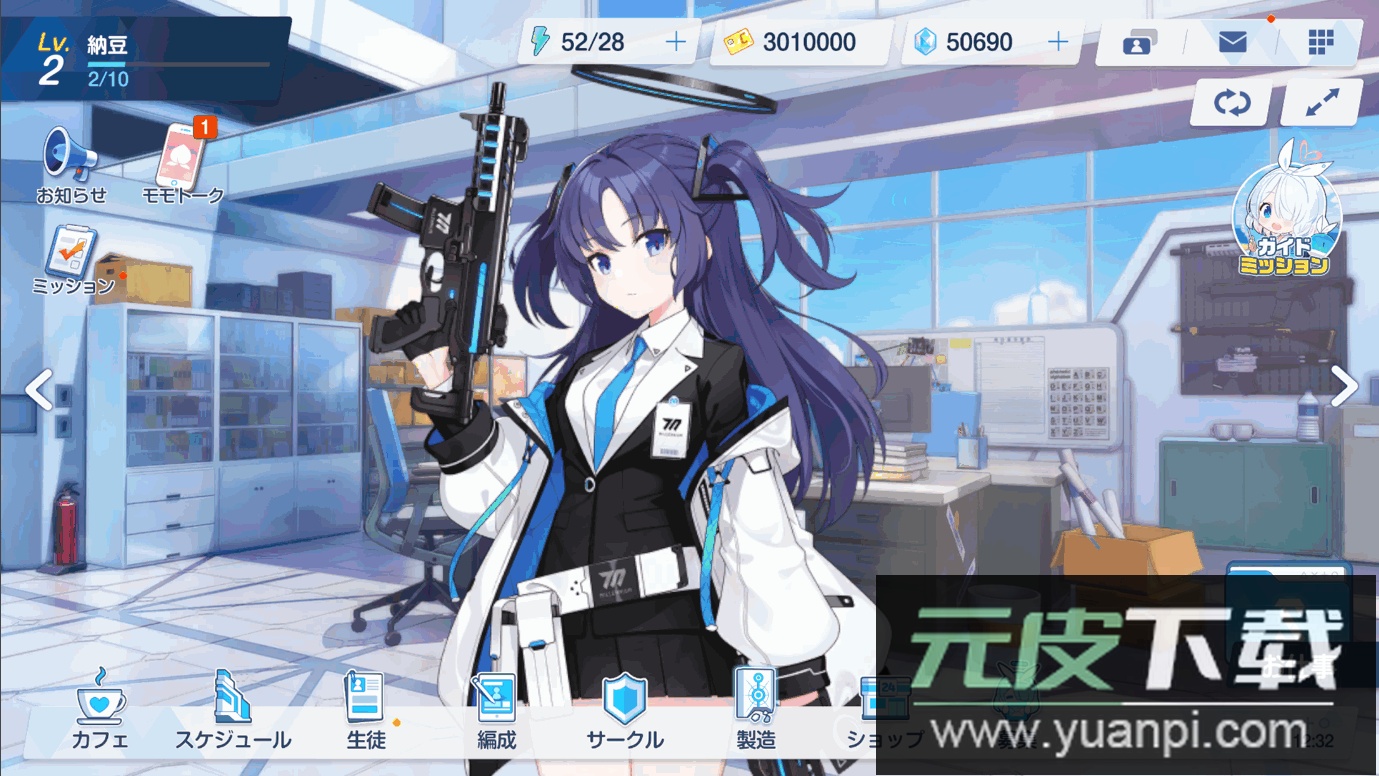Open the スケジュール (Schedule) icon
Image resolution: width=1379 pixels, height=776 pixels.
pyautogui.click(x=232, y=710)
